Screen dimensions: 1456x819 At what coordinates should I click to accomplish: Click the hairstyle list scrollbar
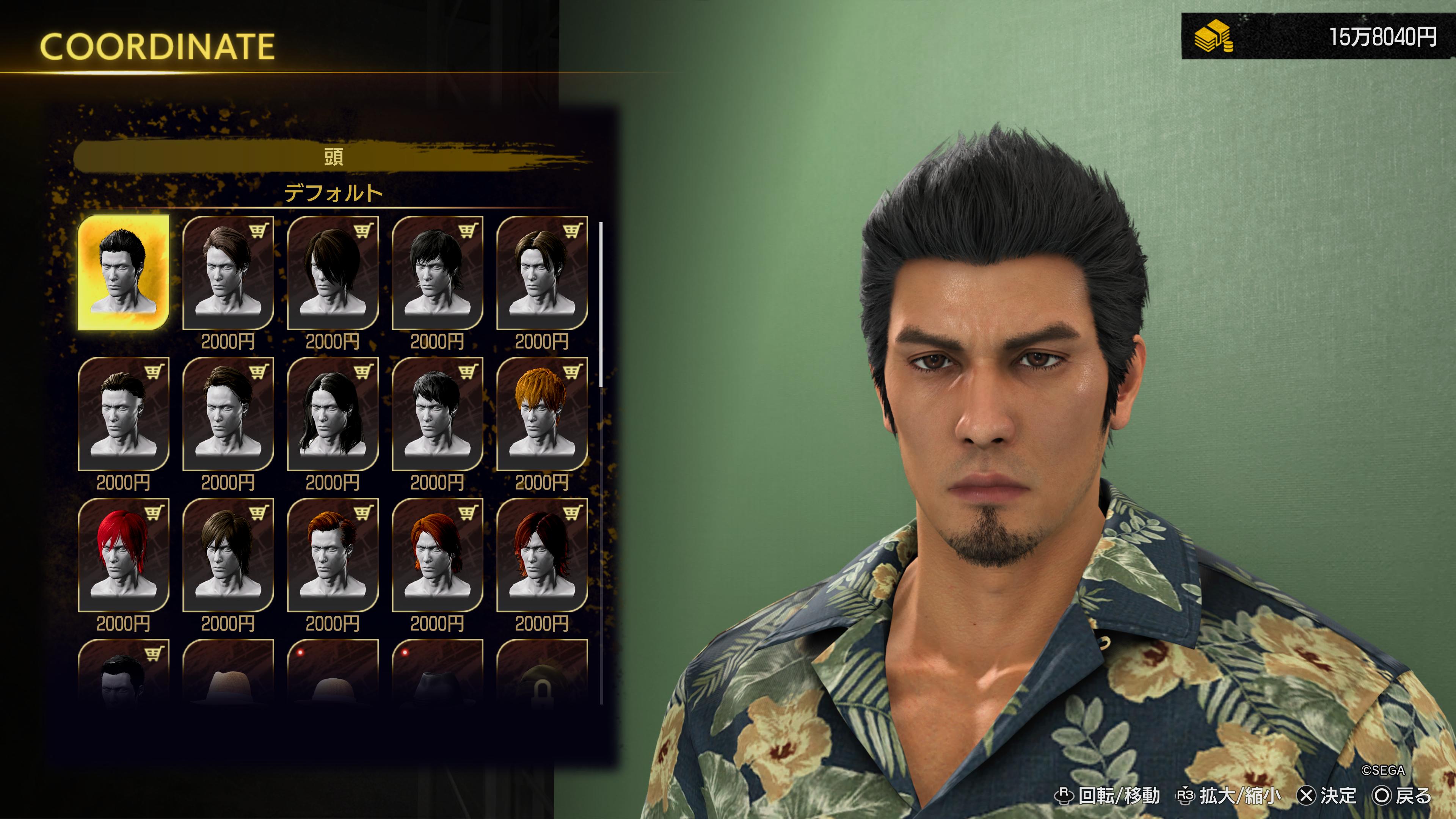(x=601, y=305)
